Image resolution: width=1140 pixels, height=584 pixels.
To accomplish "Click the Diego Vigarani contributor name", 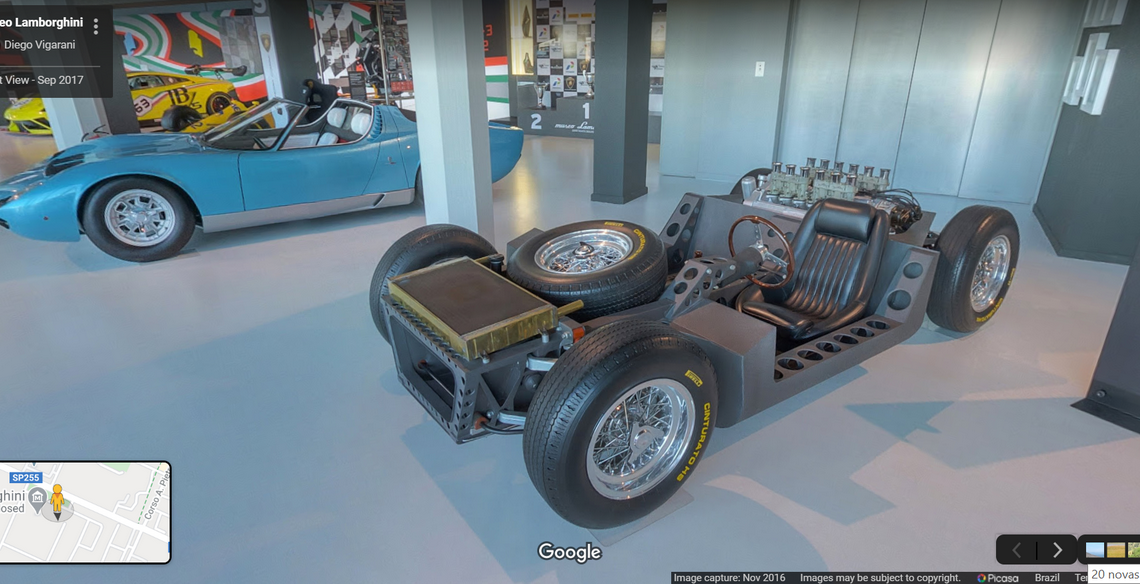I will tap(40, 45).
